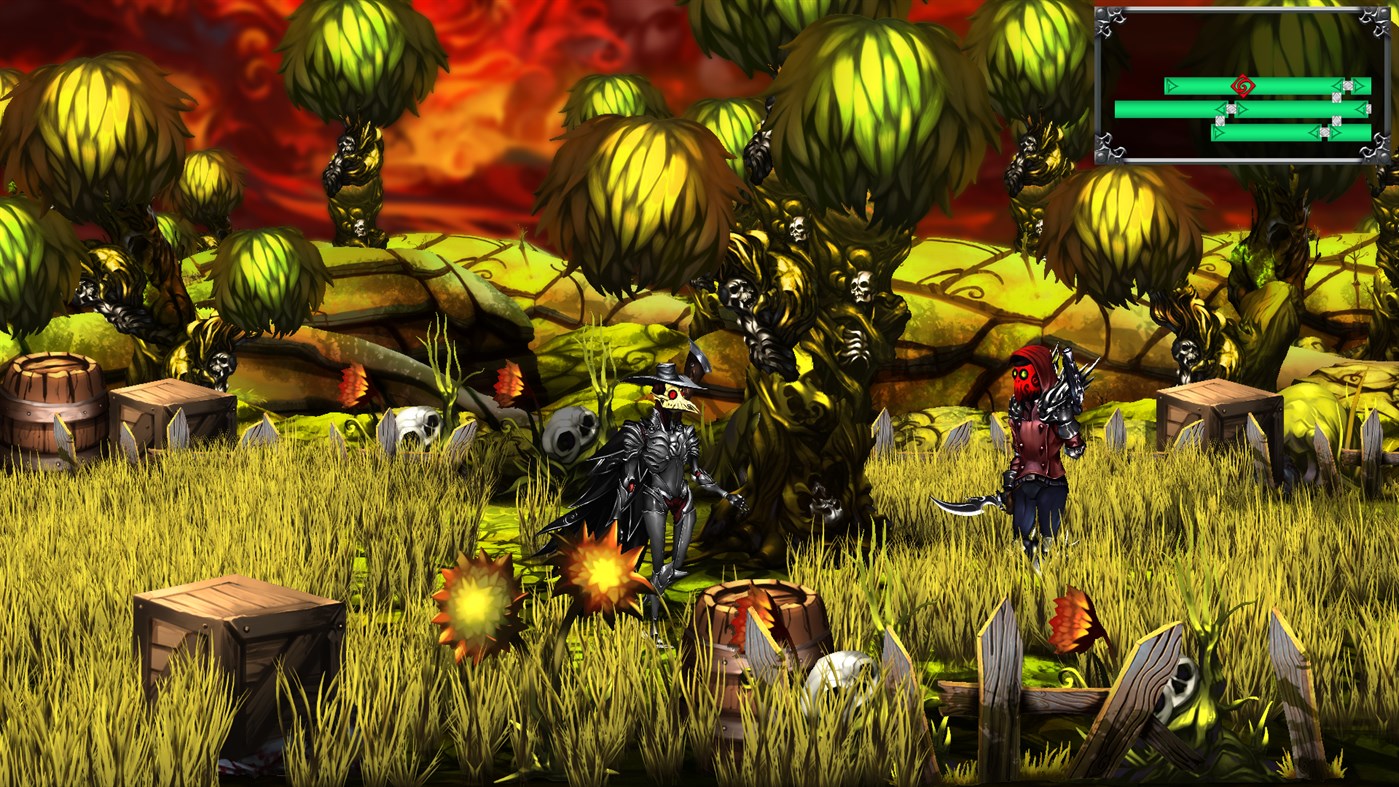Toggle the diamond connector between top two green bars
Viewport: 1399px width, 787px height.
[1336, 96]
